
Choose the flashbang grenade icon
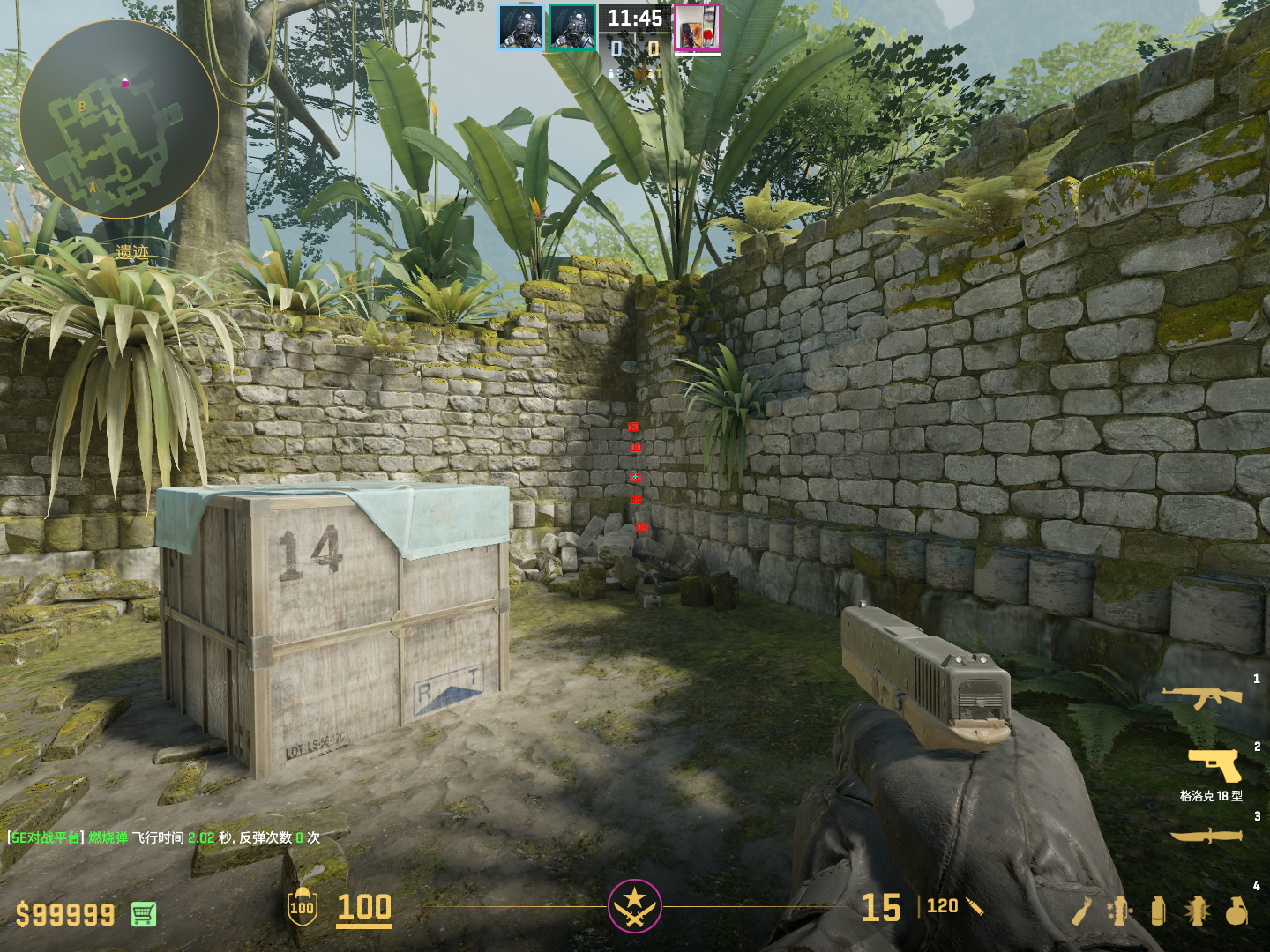pos(1197,911)
